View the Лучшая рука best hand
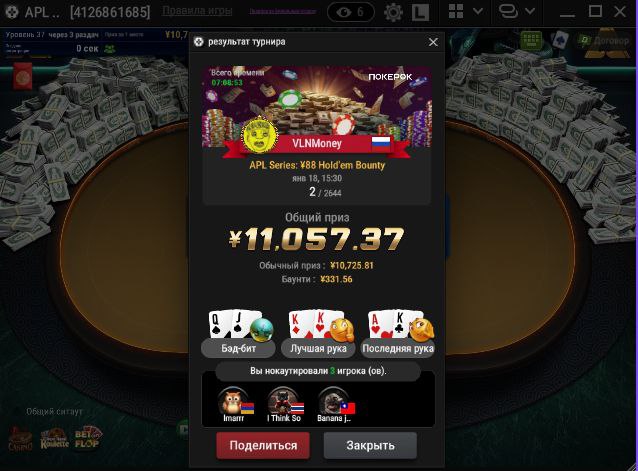 (318, 349)
